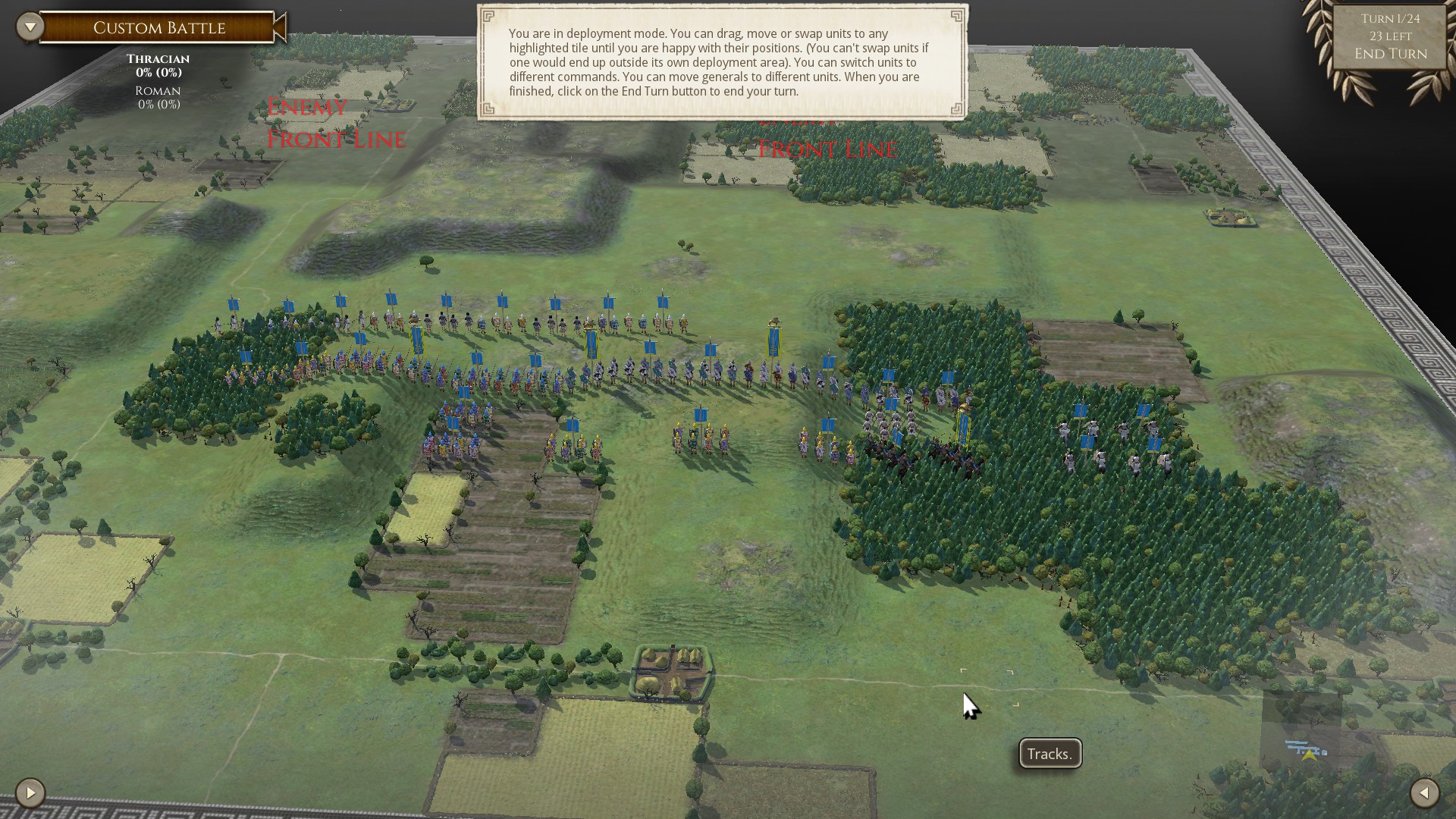The image size is (1456, 819).
Task: Click the Custom Battle title banner
Action: pyautogui.click(x=158, y=27)
